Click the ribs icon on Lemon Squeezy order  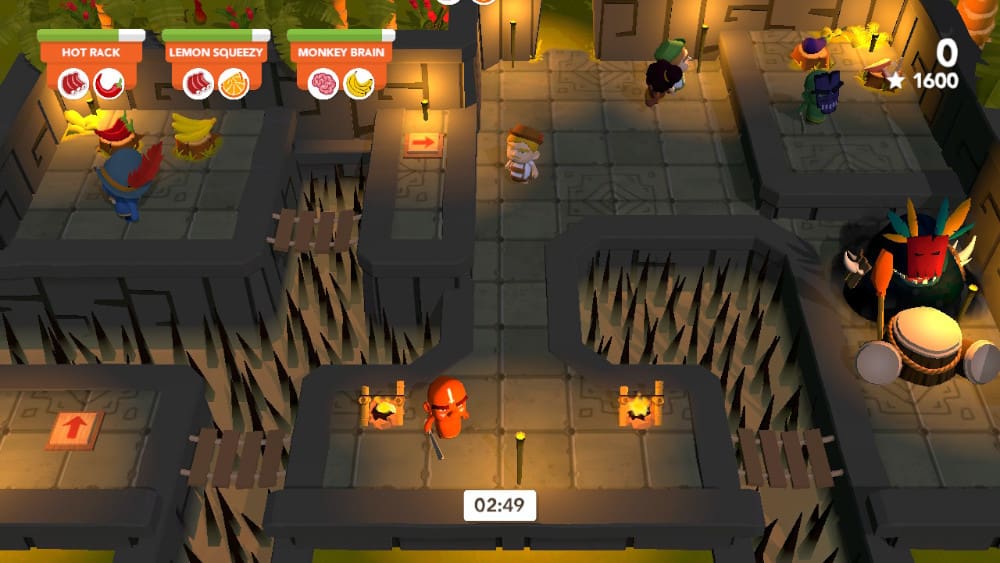tap(198, 84)
